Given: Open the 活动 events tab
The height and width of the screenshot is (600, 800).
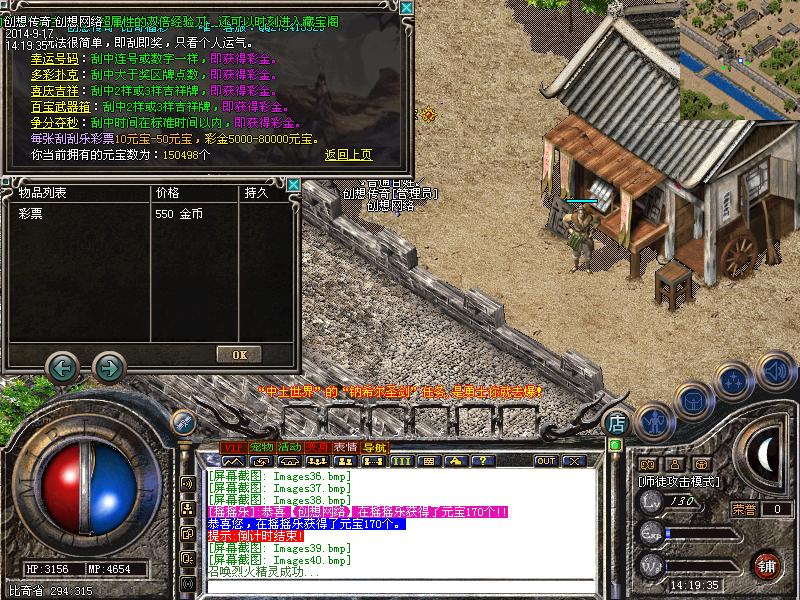Looking at the screenshot, I should point(290,446).
